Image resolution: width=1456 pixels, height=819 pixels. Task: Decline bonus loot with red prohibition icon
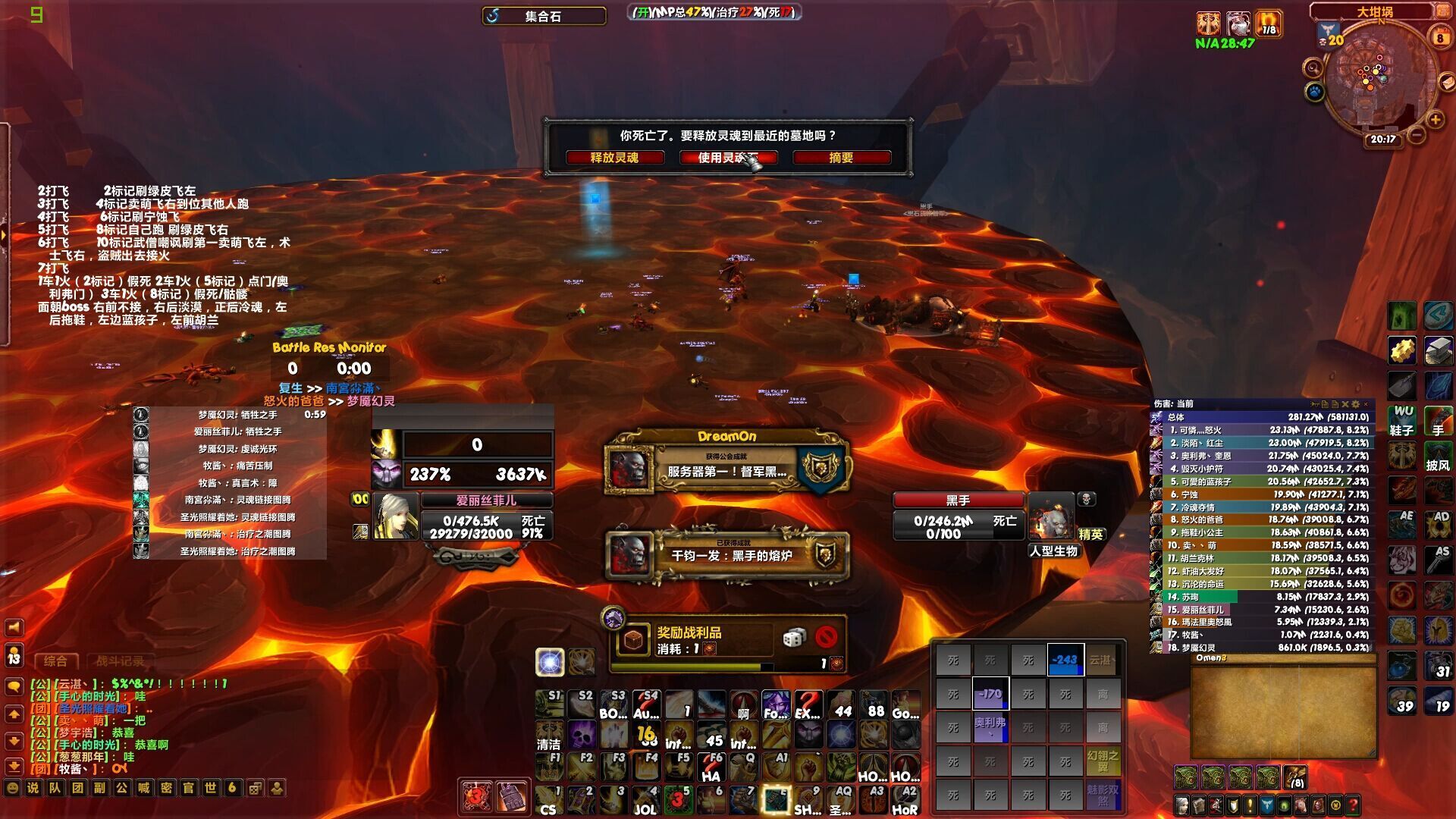coord(826,637)
